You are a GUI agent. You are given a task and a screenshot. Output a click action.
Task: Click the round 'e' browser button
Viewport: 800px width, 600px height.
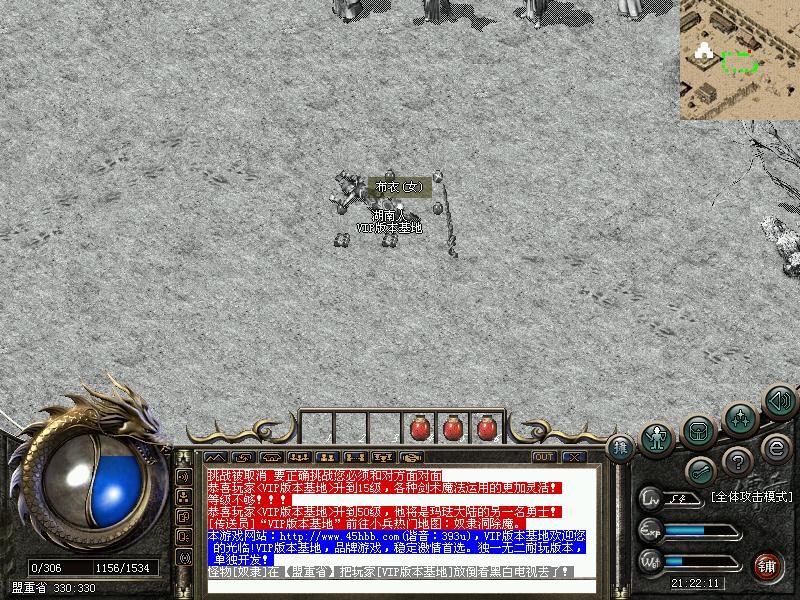(x=775, y=447)
